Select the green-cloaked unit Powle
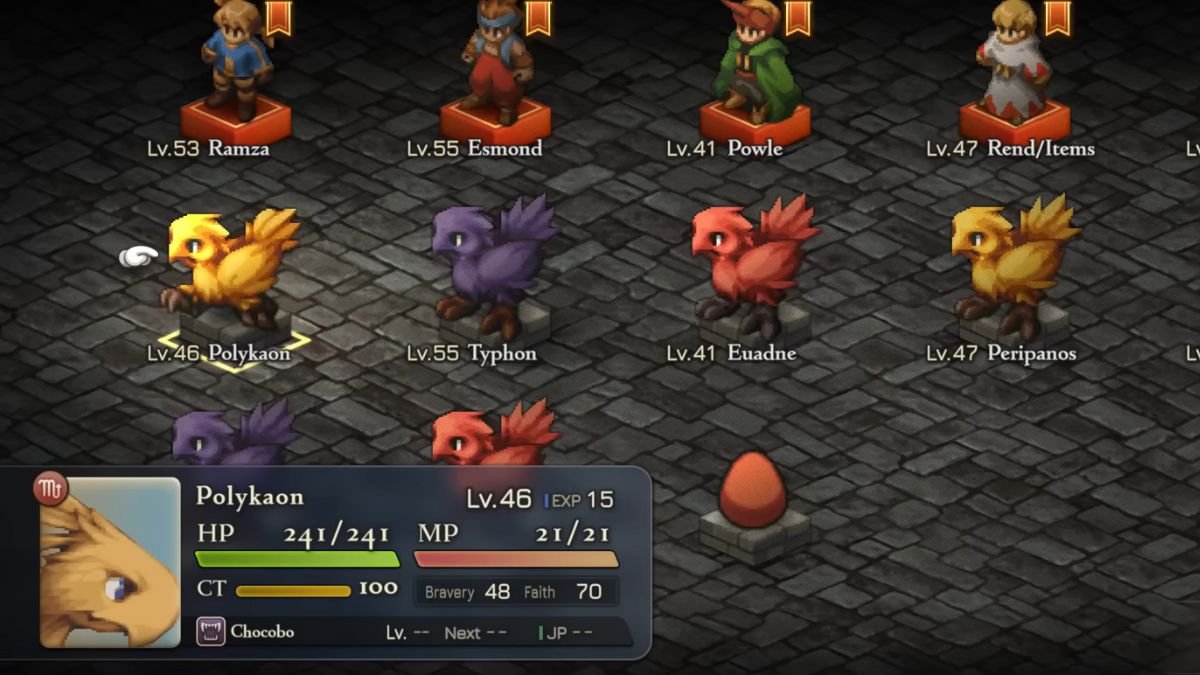 (755, 65)
